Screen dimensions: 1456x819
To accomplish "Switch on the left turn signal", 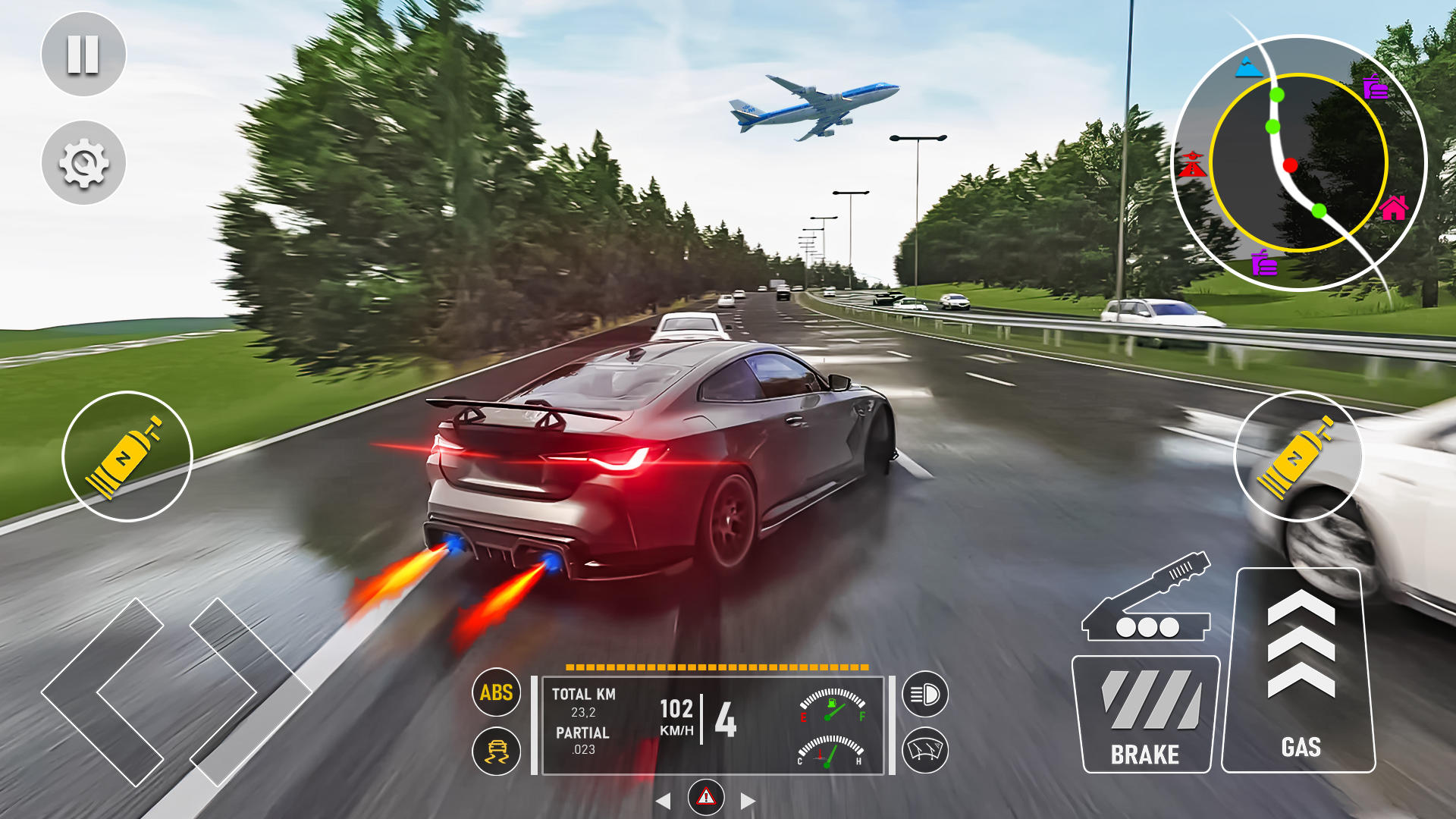I will click(x=663, y=801).
